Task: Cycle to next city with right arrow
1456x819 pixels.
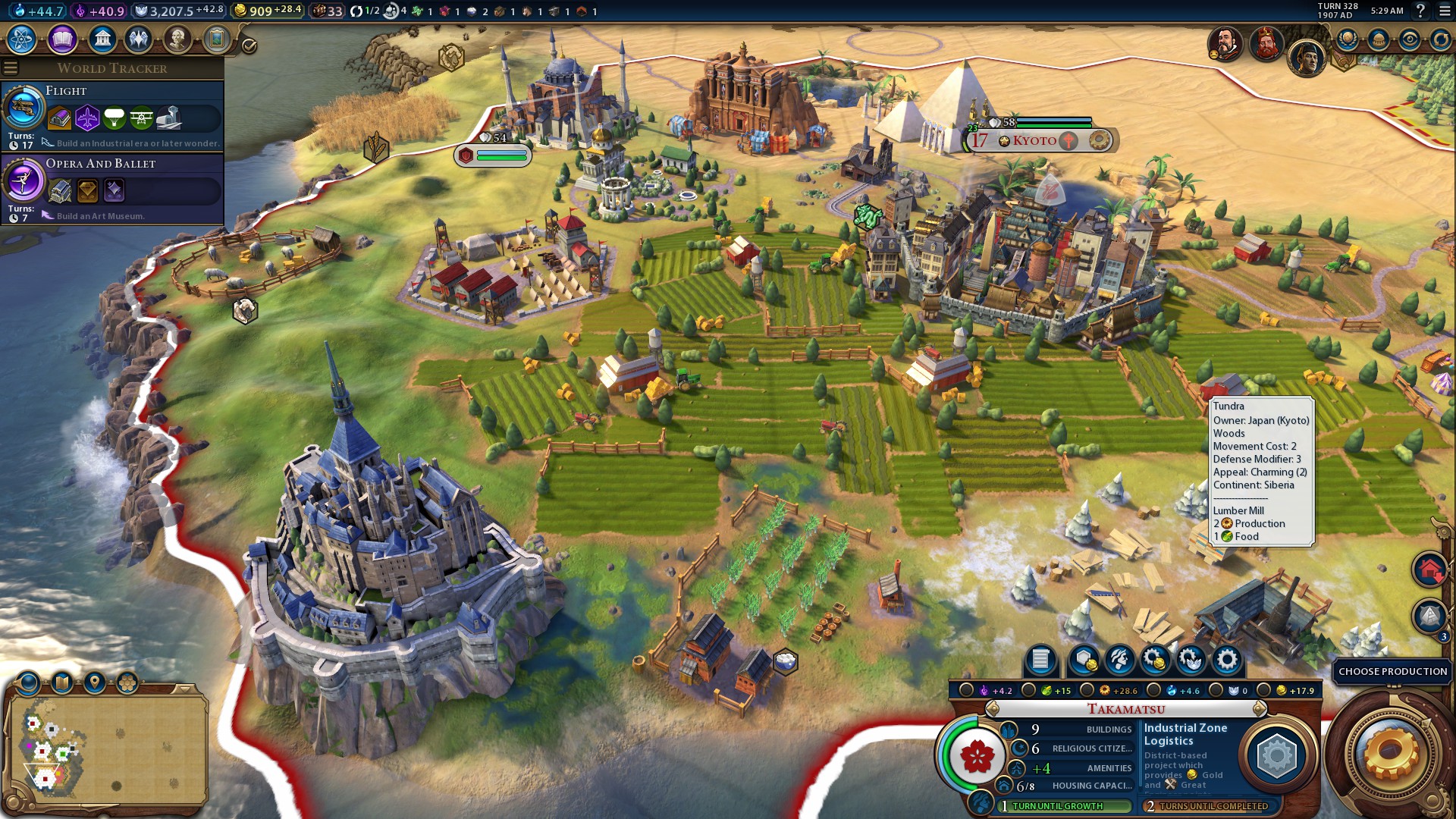Action: pos(1260,709)
